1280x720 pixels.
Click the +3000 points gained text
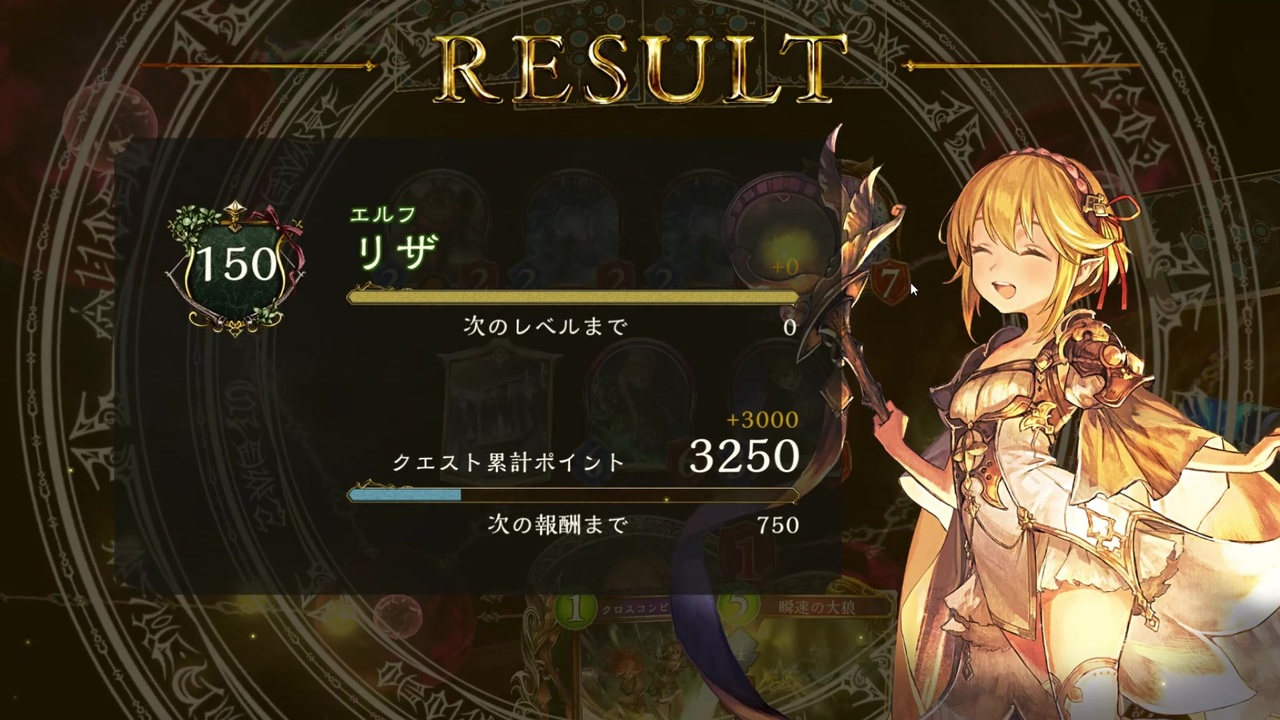[764, 420]
